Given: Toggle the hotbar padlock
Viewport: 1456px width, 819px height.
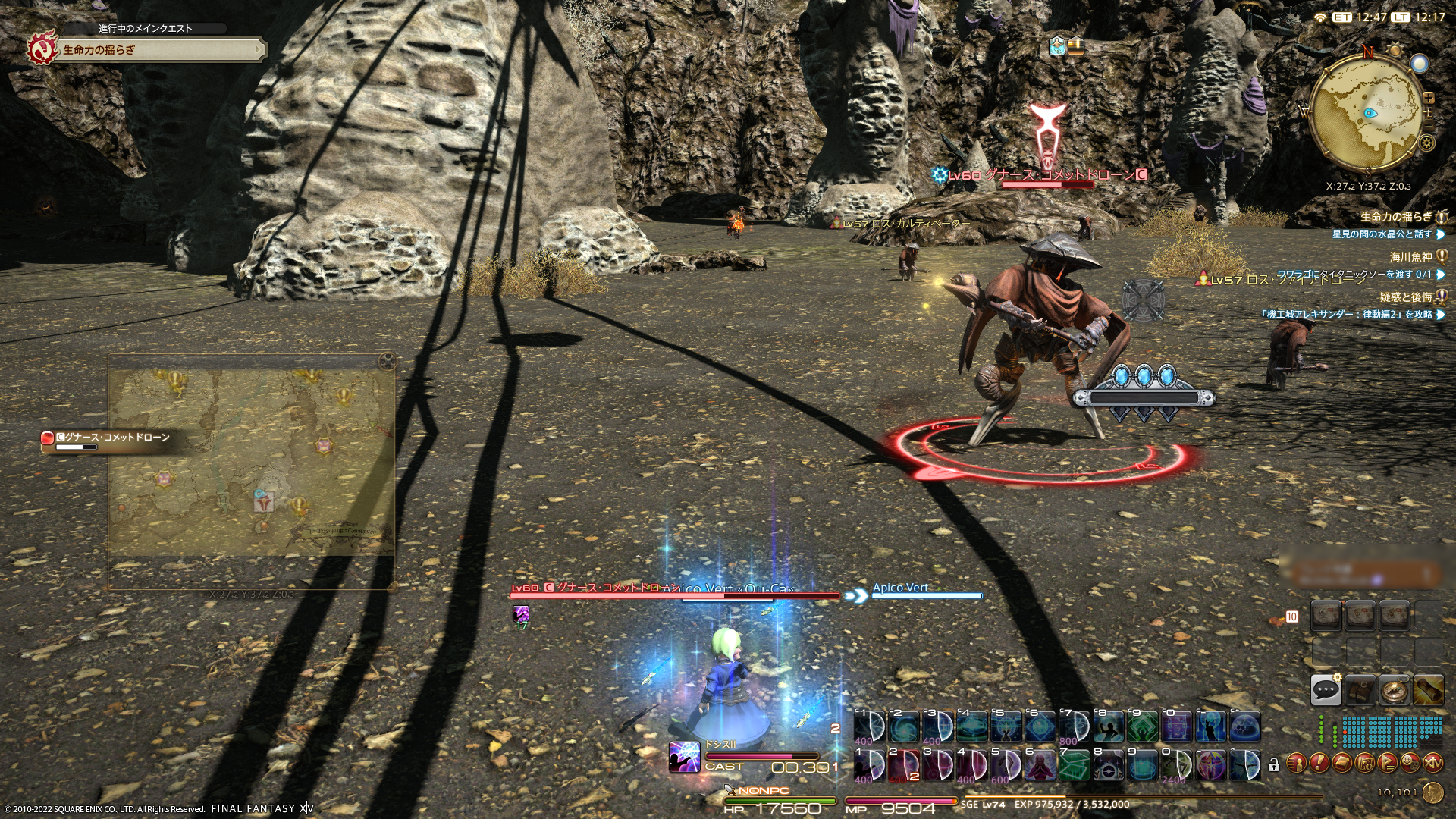Looking at the screenshot, I should tap(1273, 765).
